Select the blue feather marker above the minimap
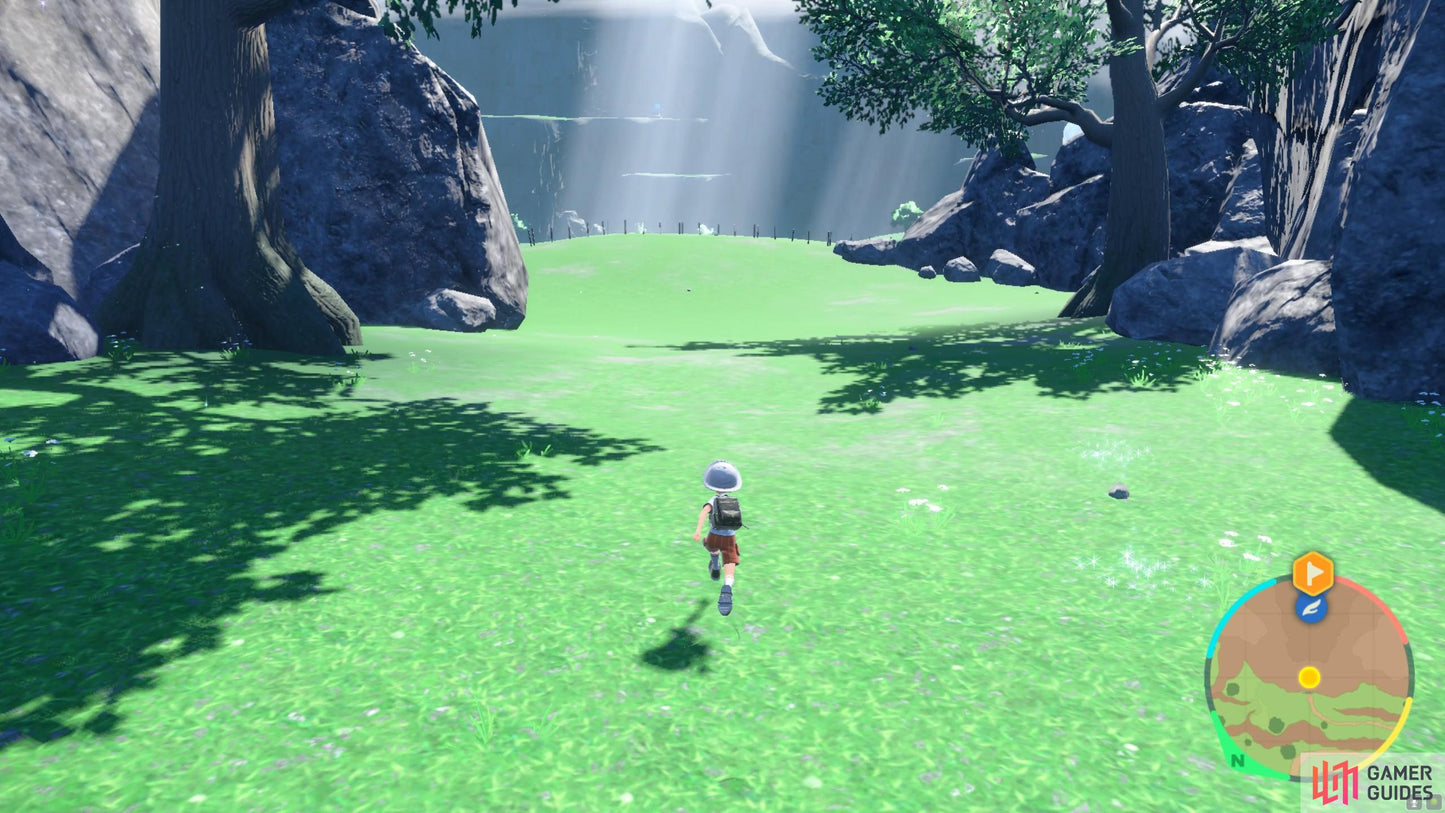The image size is (1445, 813). click(1310, 608)
